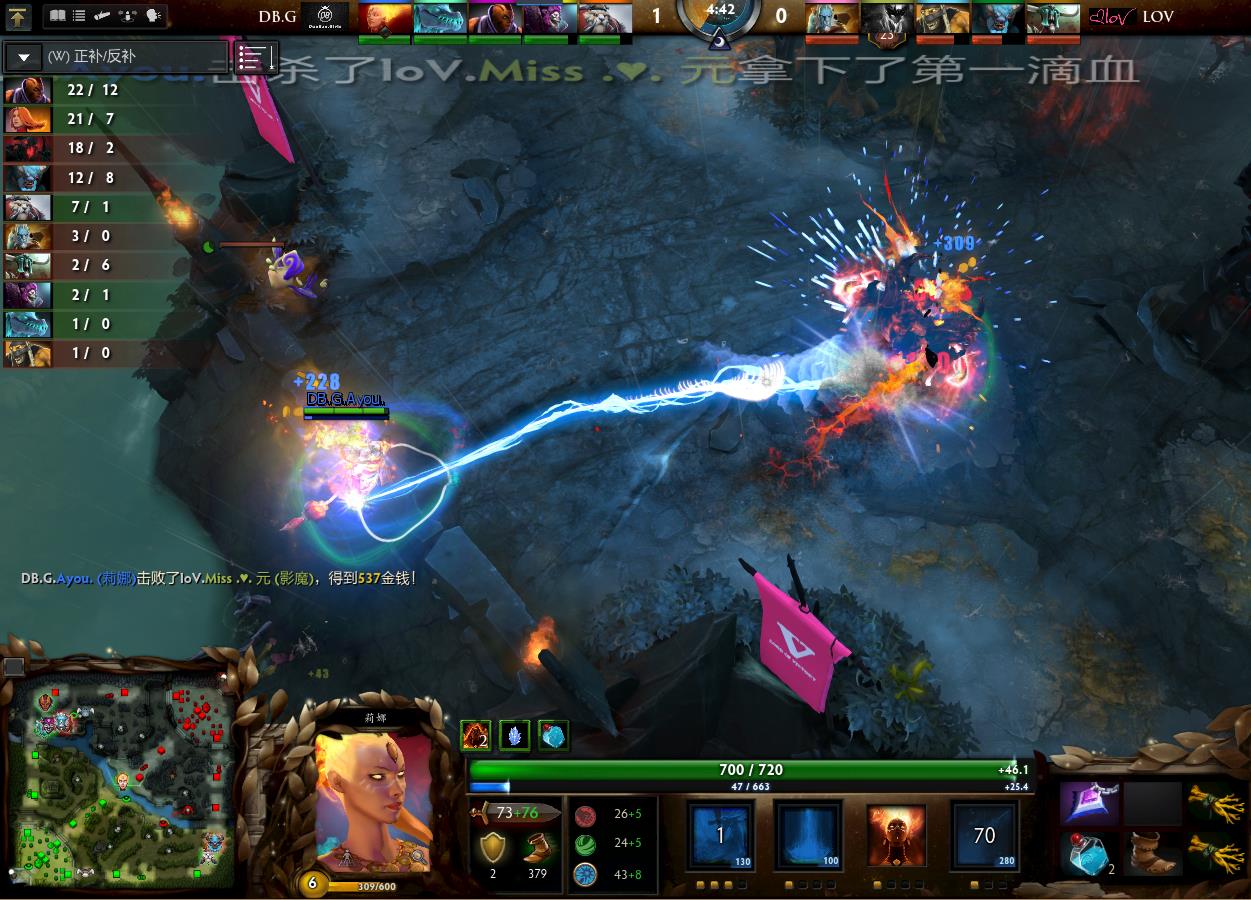Click the Fiery Soul buff status icon
1251x900 pixels.
click(x=474, y=736)
